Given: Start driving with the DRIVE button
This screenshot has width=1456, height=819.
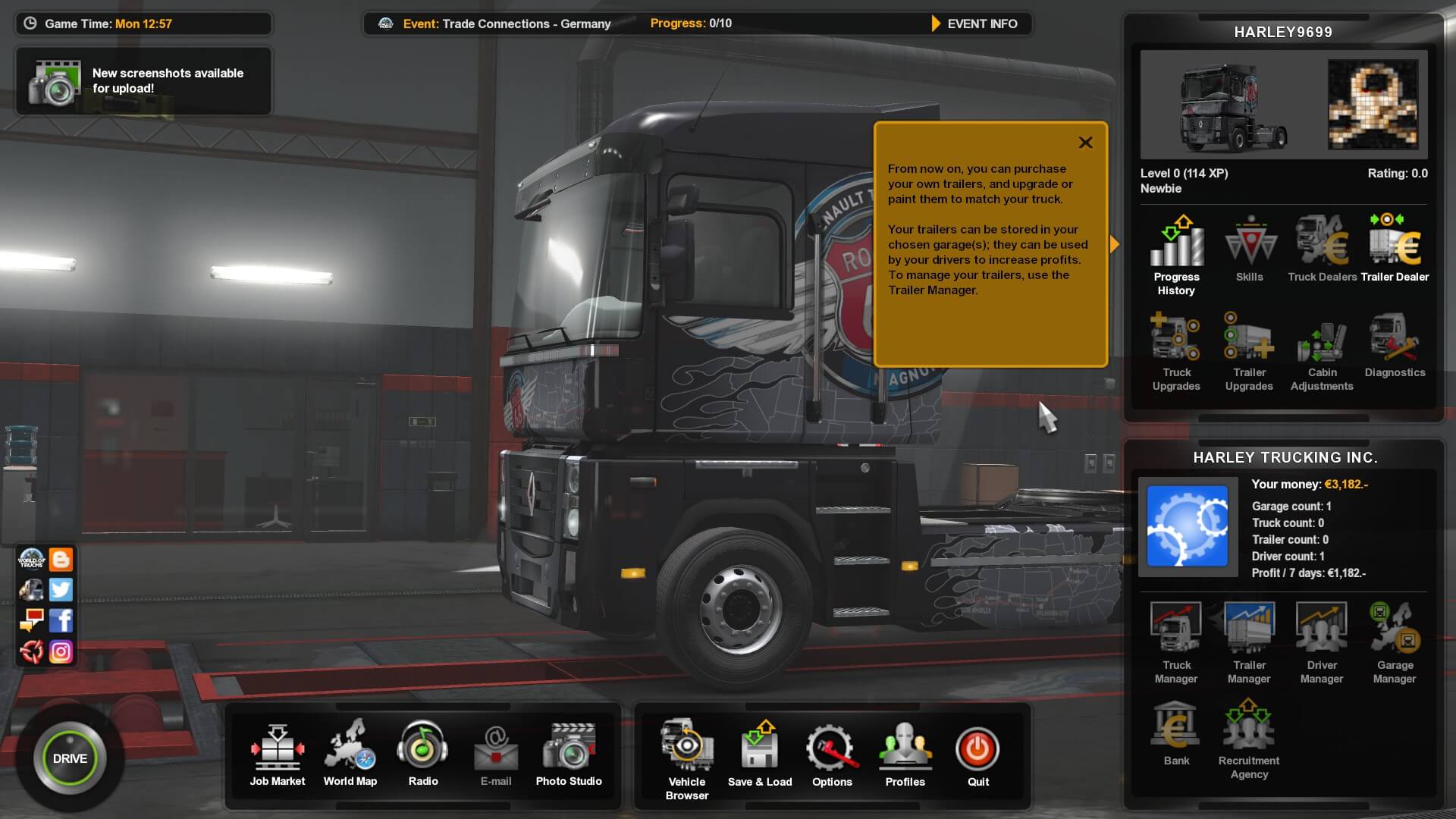Looking at the screenshot, I should point(70,758).
